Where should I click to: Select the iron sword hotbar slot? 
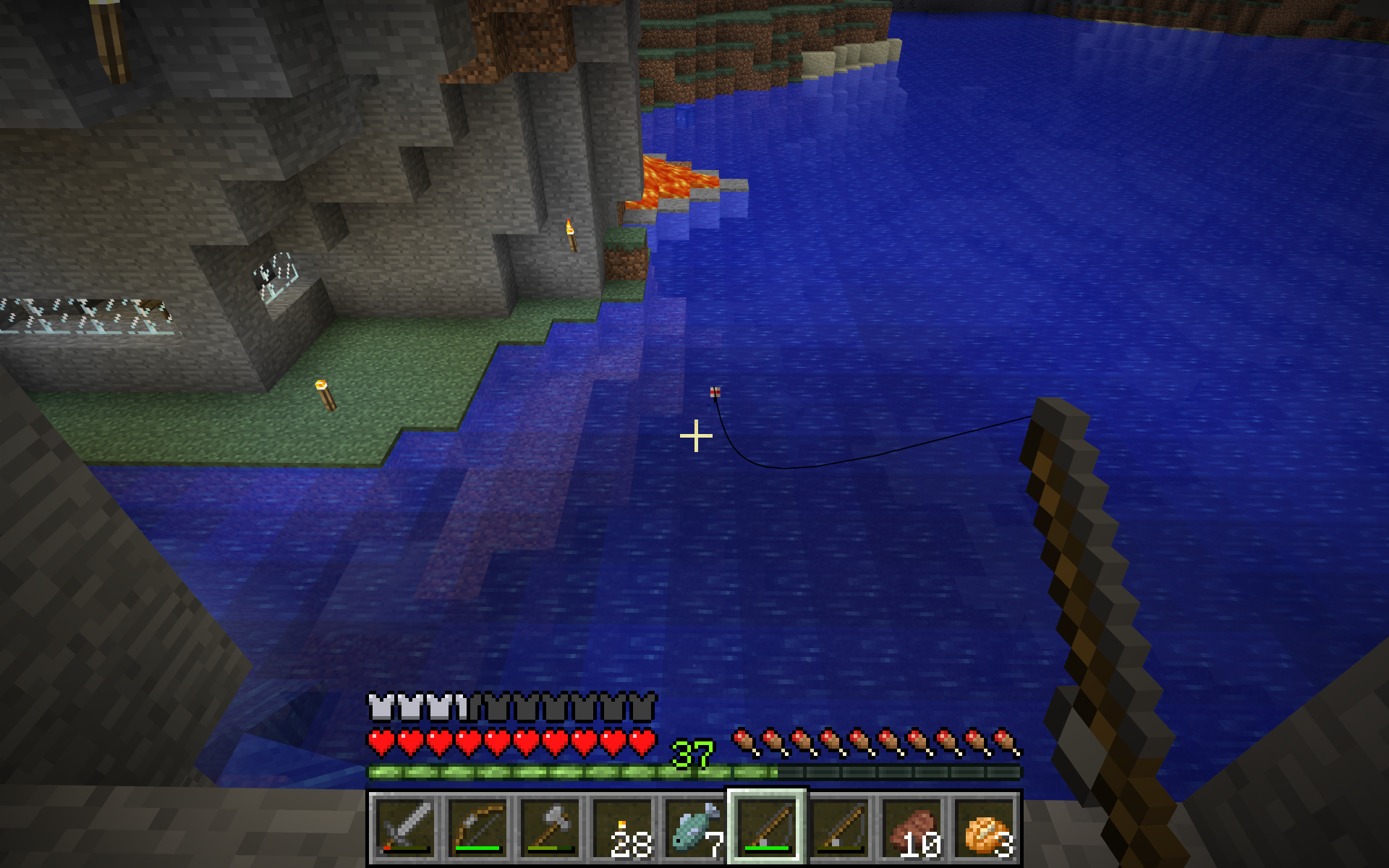coord(405,827)
